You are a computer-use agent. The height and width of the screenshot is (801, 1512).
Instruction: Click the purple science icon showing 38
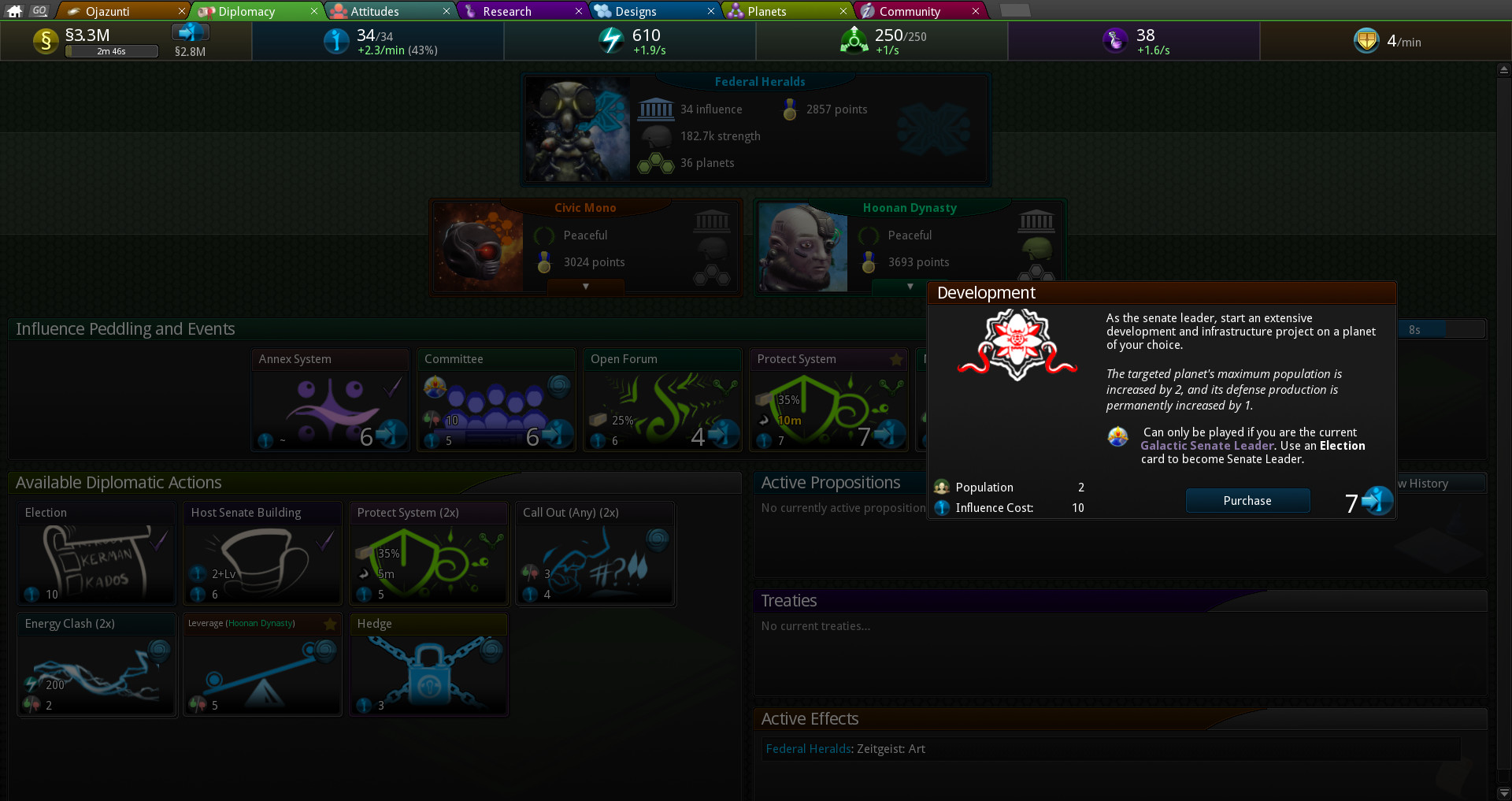(x=1115, y=41)
